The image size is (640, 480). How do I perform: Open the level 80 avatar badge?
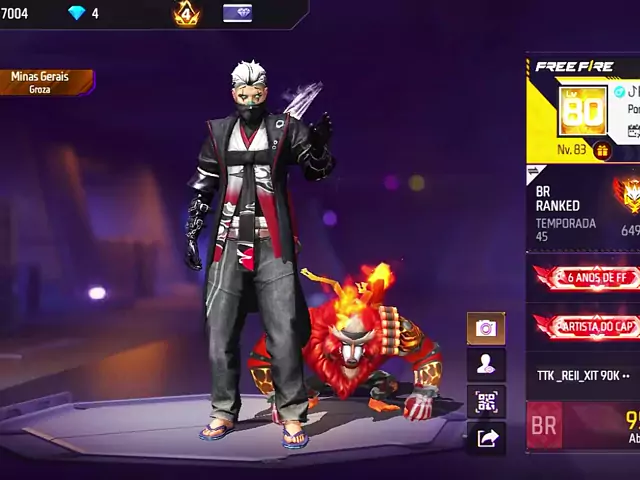tap(582, 110)
